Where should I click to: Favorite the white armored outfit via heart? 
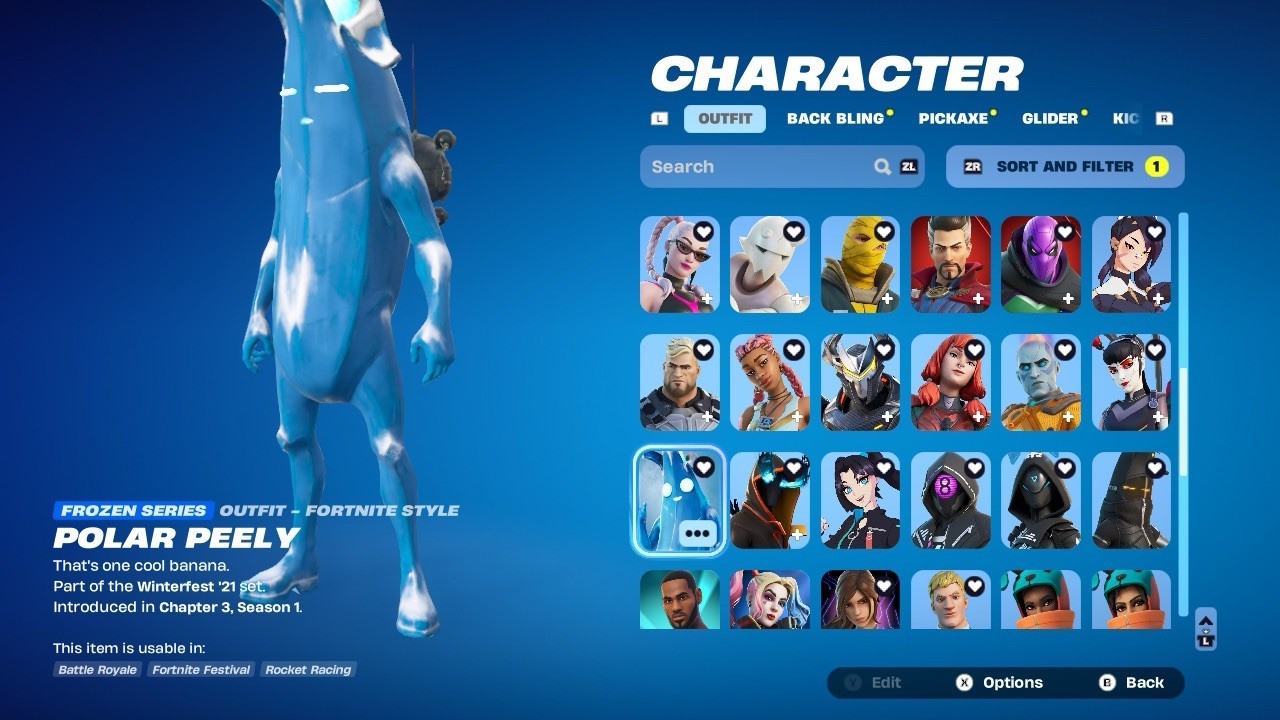point(794,232)
